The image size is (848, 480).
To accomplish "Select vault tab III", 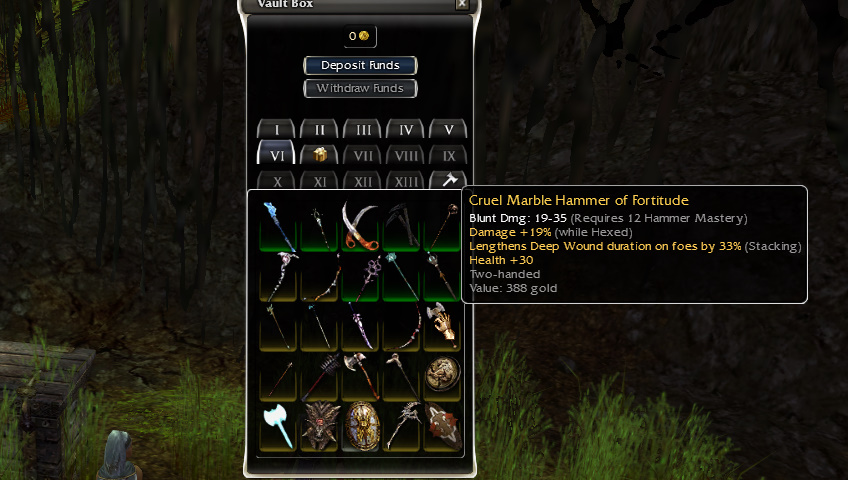I will [363, 130].
